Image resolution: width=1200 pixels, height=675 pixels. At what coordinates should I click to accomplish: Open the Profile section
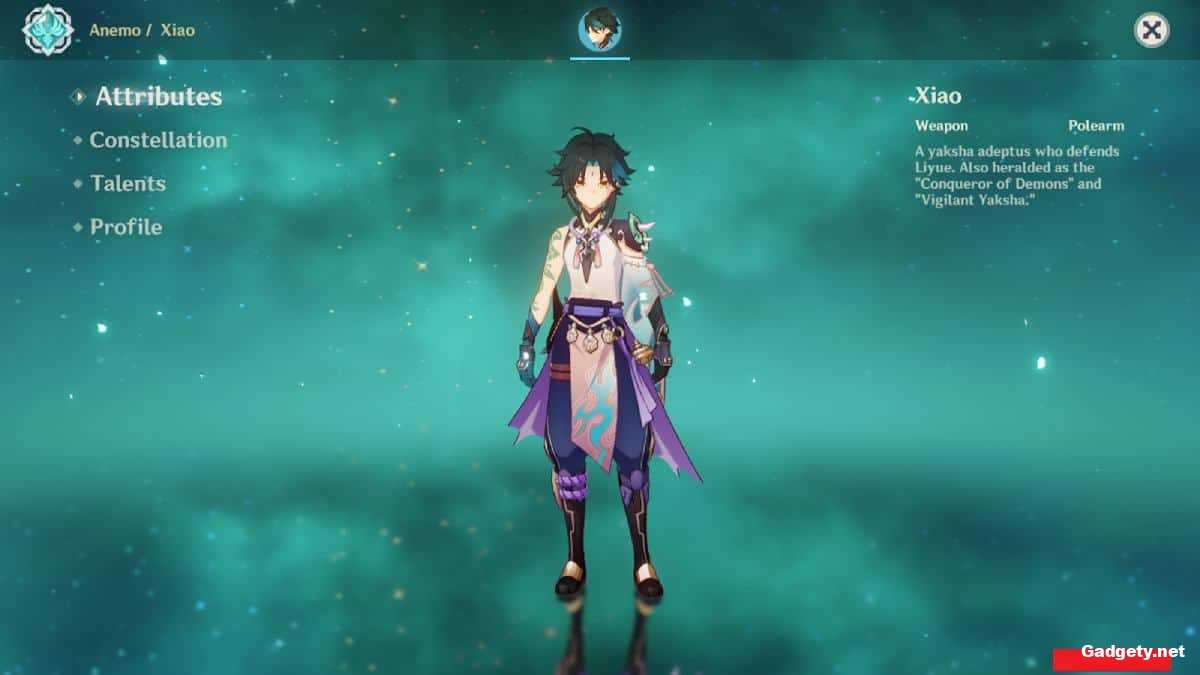pyautogui.click(x=125, y=227)
